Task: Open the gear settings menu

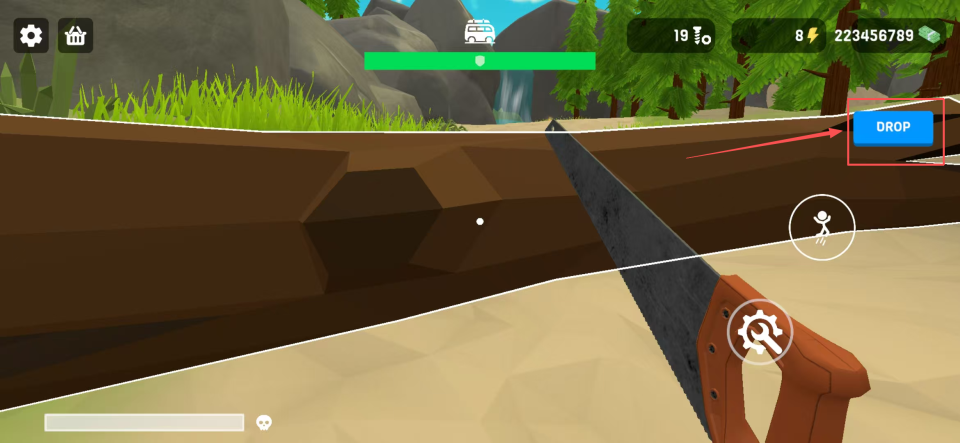Action: pyautogui.click(x=31, y=36)
